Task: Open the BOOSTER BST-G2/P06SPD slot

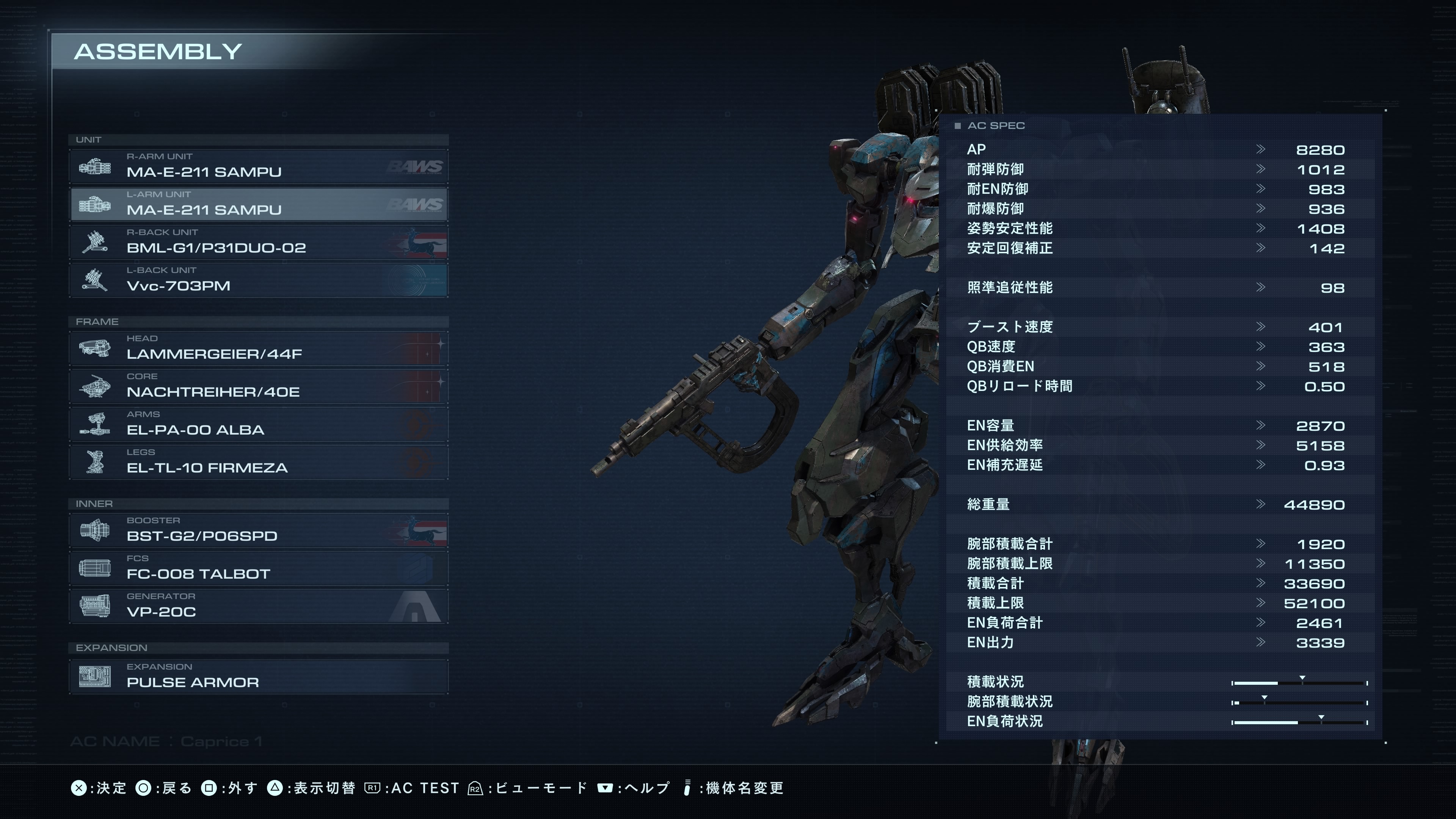Action: click(x=258, y=530)
